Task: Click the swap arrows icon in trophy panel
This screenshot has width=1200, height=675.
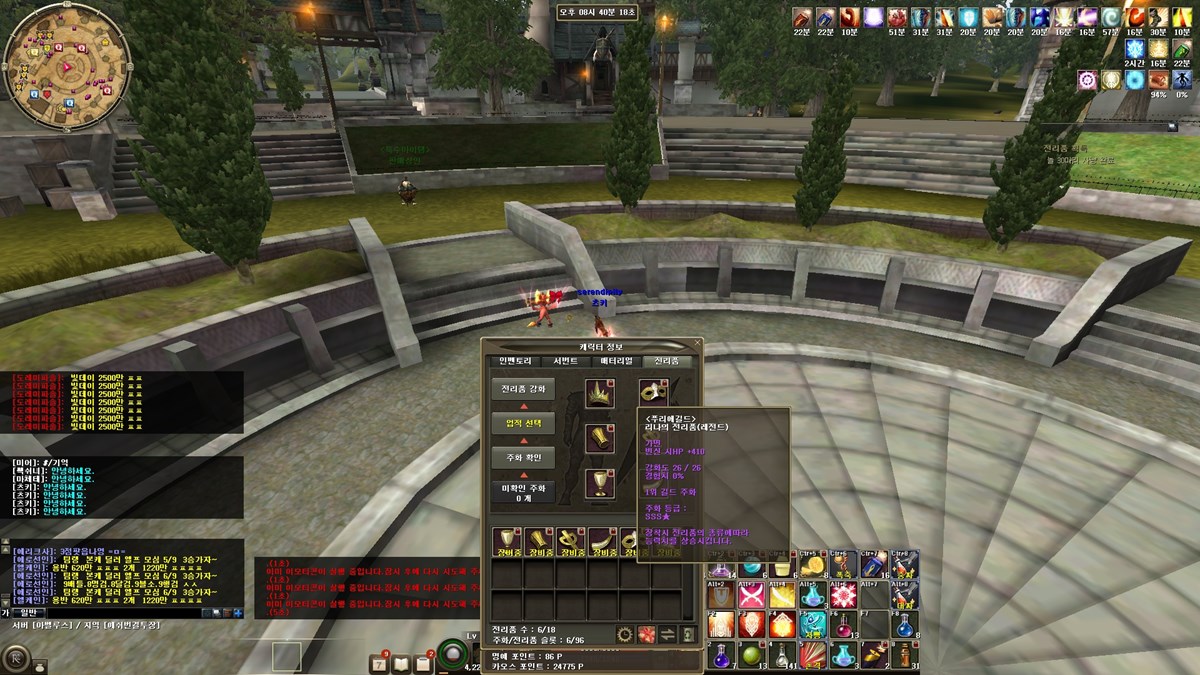Action: pos(668,634)
